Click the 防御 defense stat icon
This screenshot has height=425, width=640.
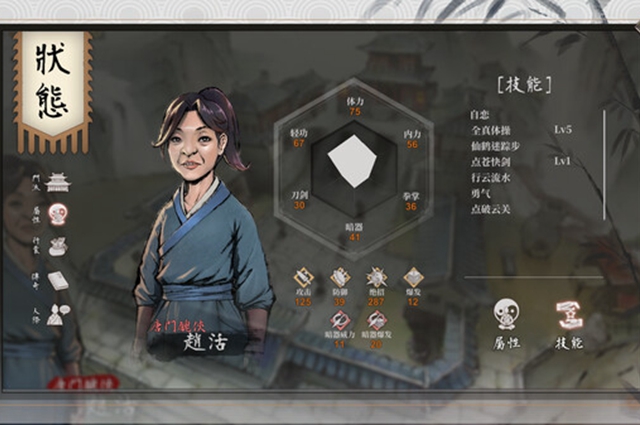(x=340, y=278)
